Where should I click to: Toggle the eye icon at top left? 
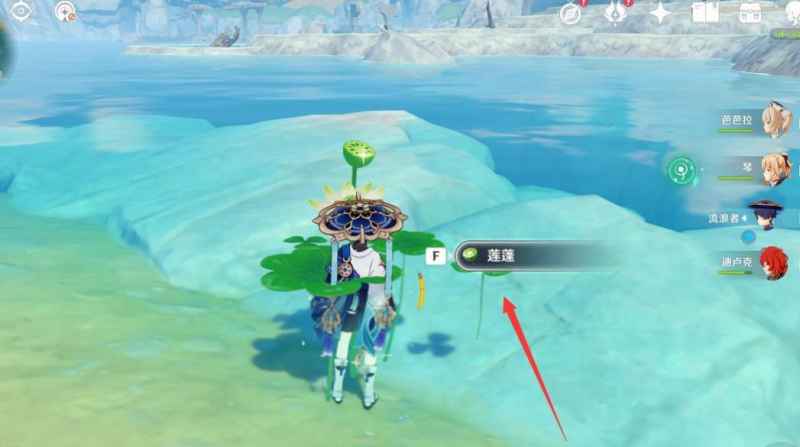click(21, 12)
